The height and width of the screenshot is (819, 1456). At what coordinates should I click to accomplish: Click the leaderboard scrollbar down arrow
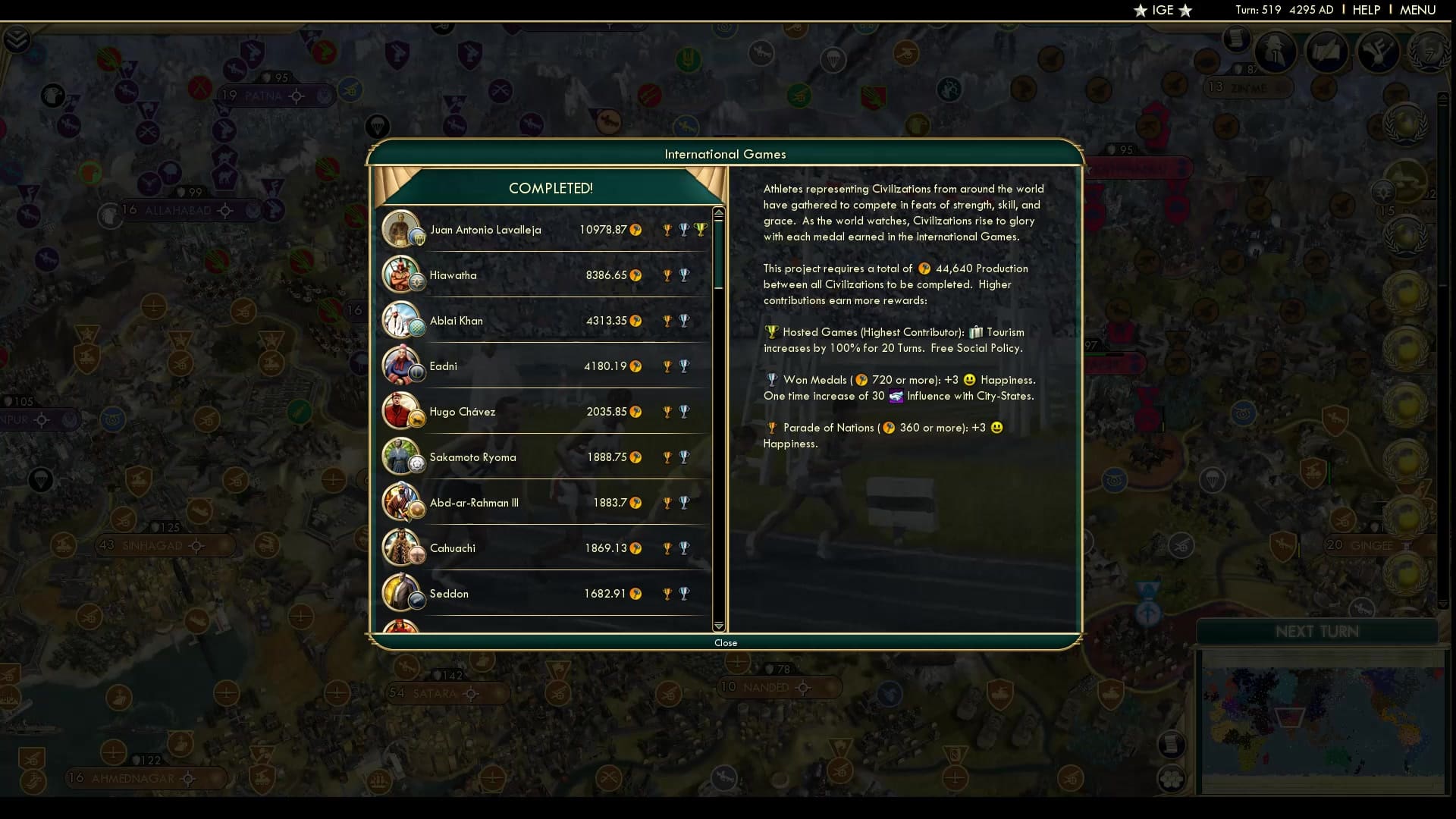coord(718,627)
